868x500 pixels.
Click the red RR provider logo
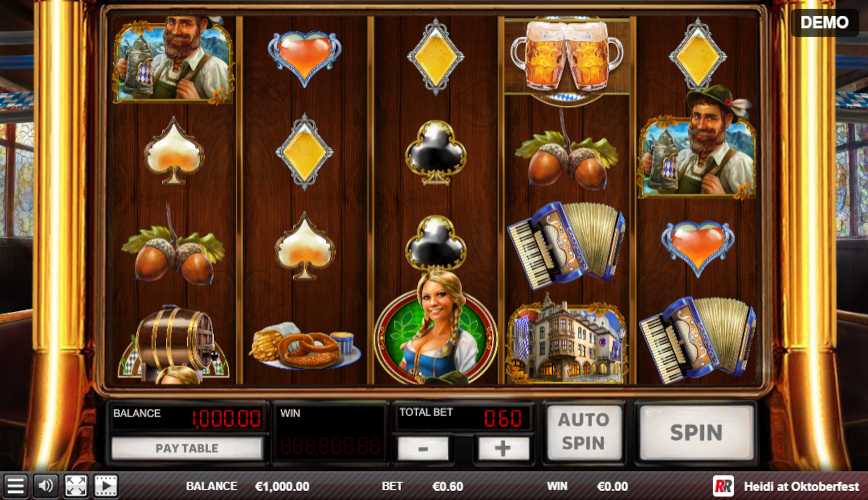(x=723, y=487)
